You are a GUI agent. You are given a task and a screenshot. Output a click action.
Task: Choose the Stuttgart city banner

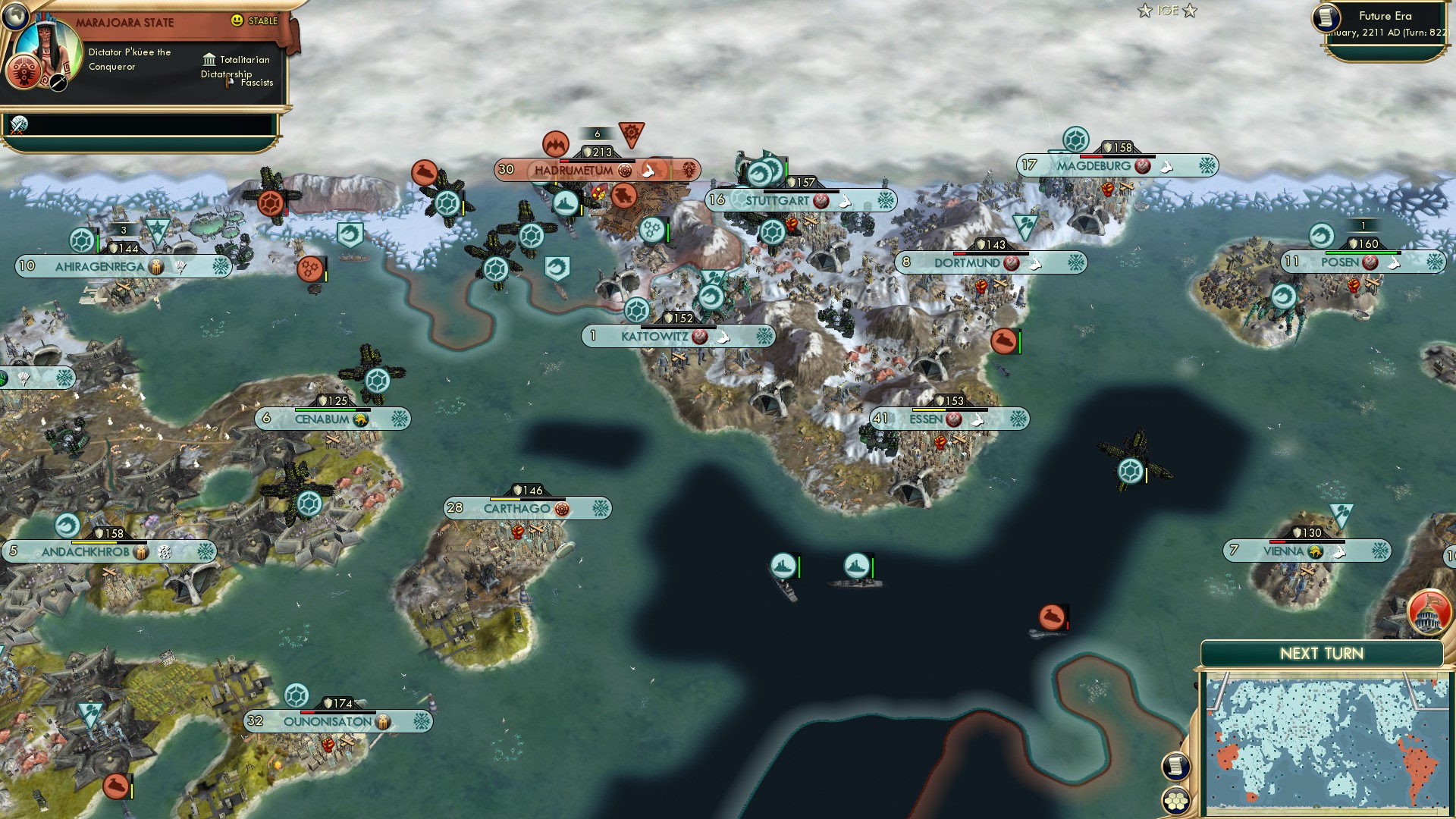coord(777,201)
